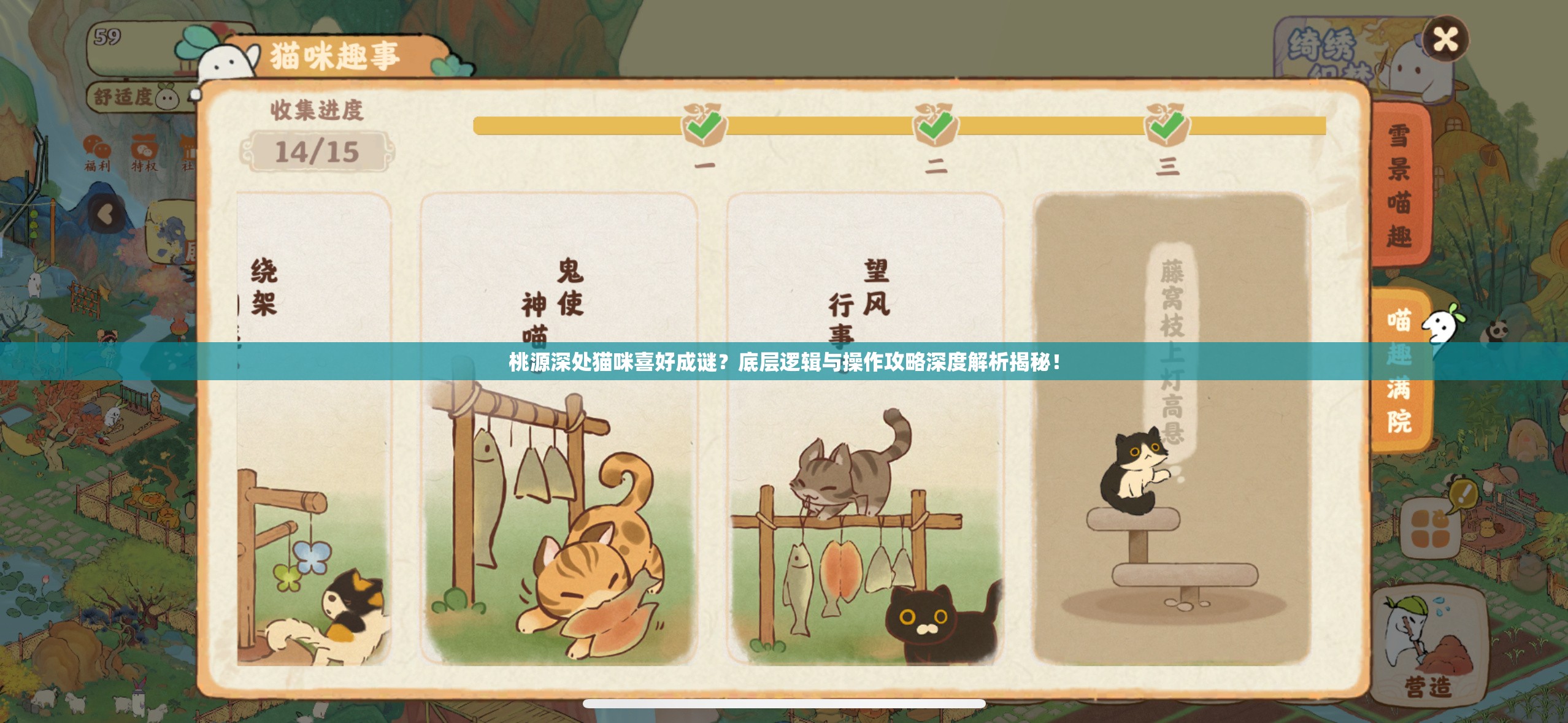Select the 喵趣满院 tab
This screenshot has height=723, width=1568.
1400,370
